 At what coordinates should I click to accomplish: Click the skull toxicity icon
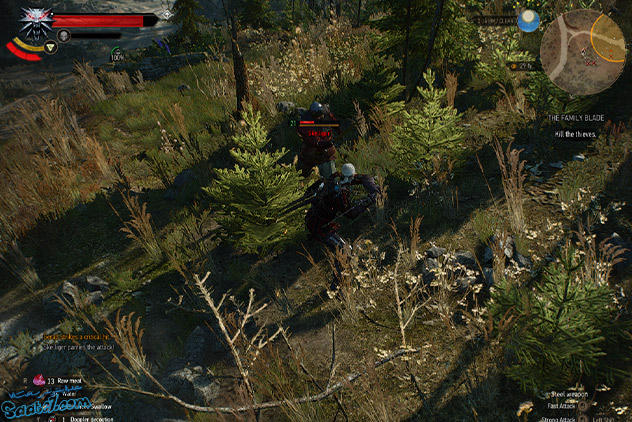(64, 35)
